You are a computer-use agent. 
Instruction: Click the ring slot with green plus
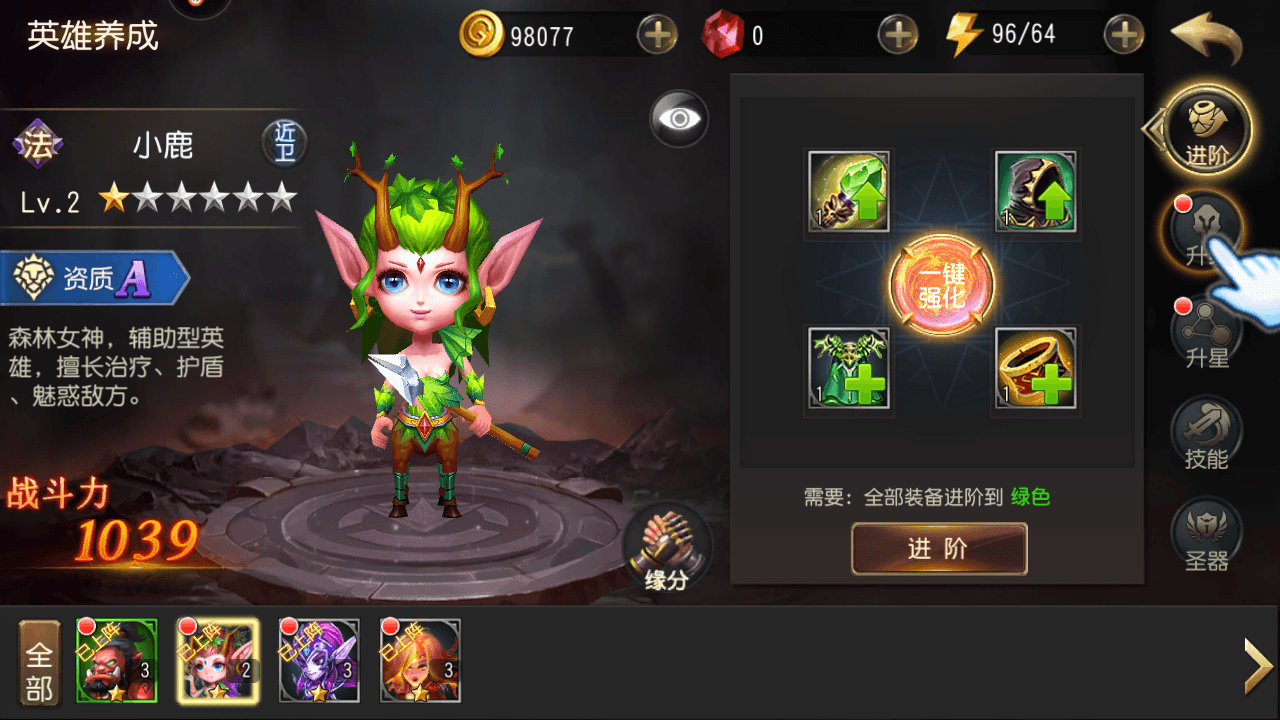(1035, 370)
